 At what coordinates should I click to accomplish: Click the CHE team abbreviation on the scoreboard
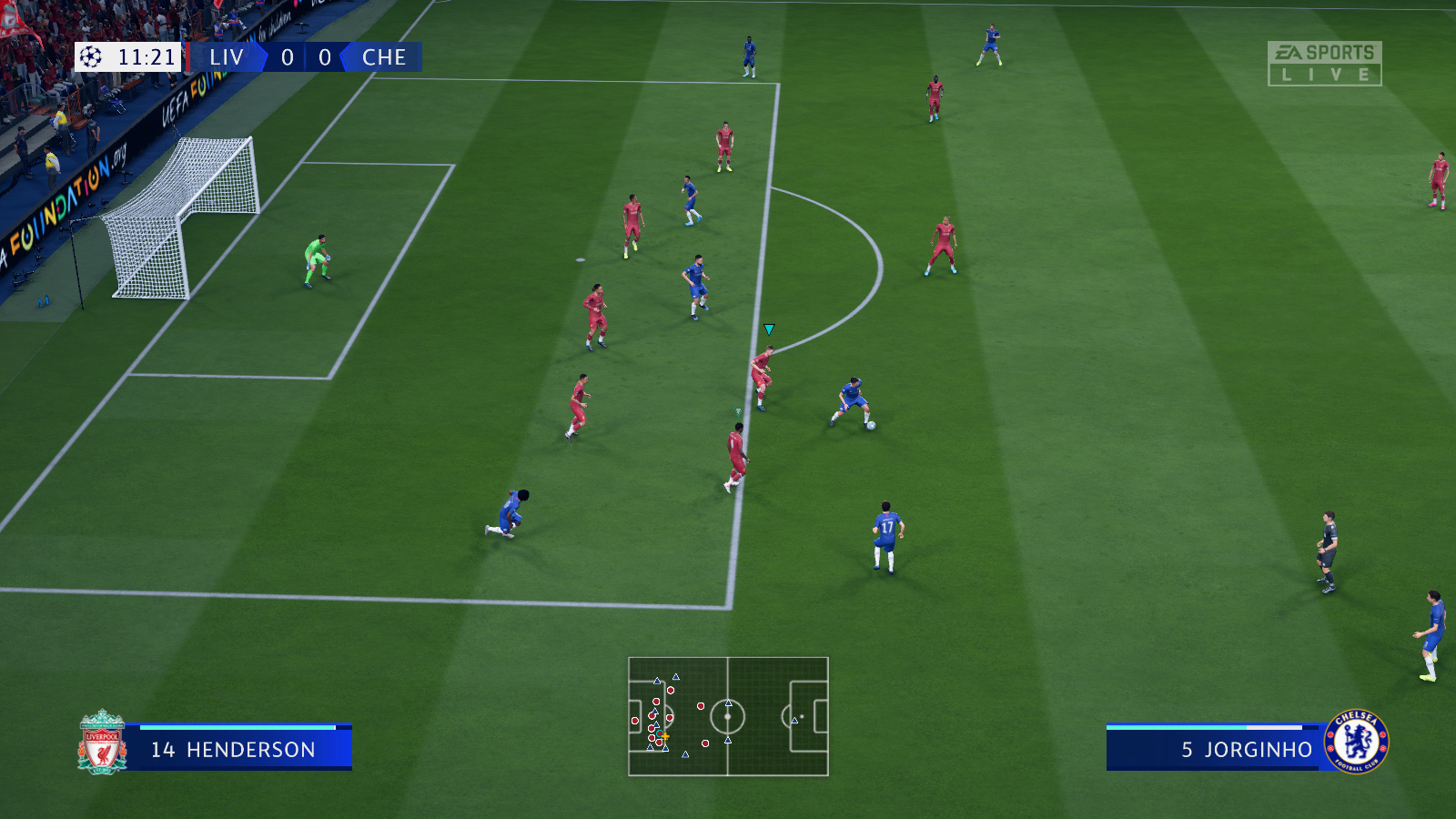(386, 58)
